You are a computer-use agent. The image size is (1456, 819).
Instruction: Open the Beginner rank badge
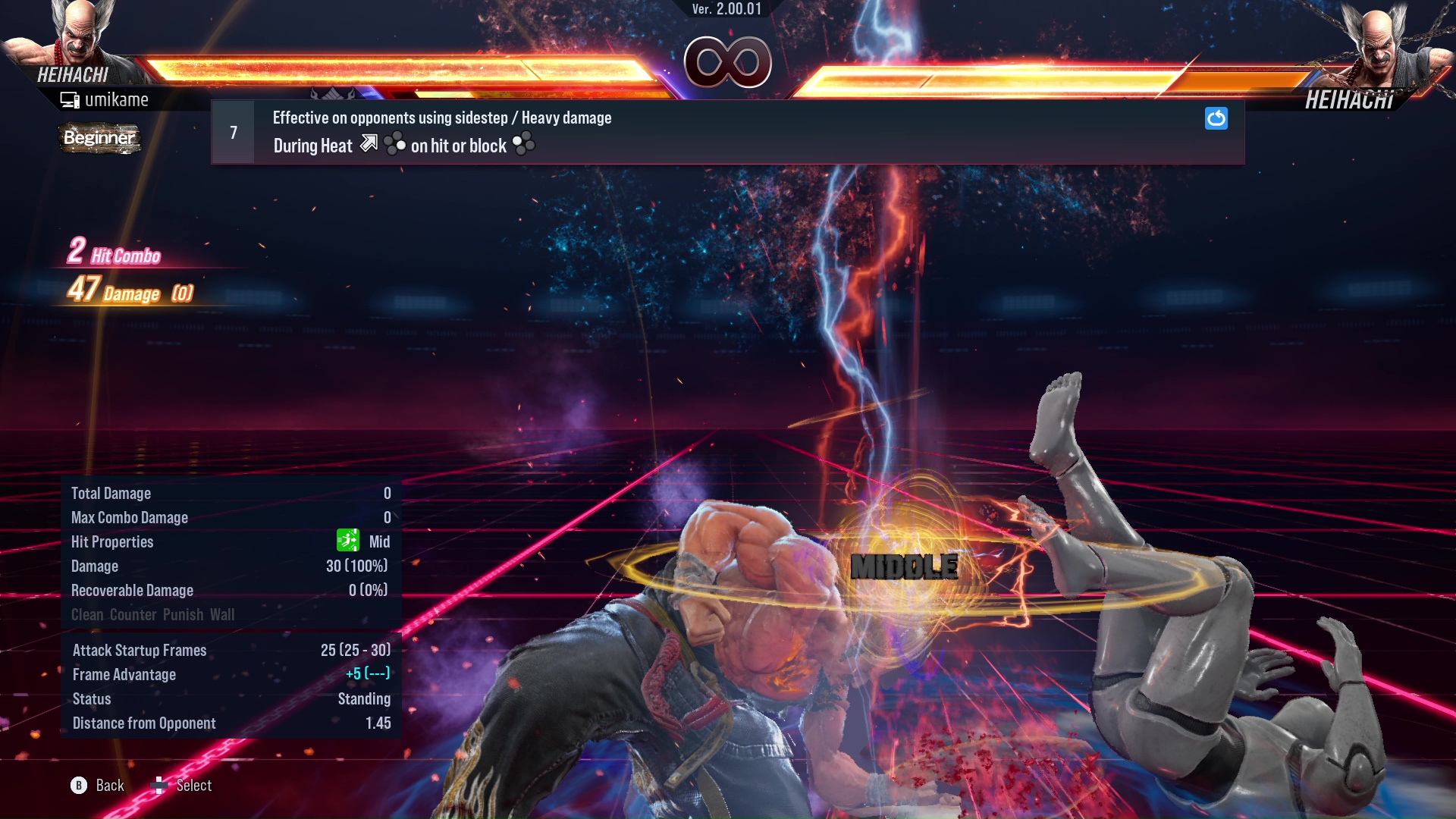99,138
